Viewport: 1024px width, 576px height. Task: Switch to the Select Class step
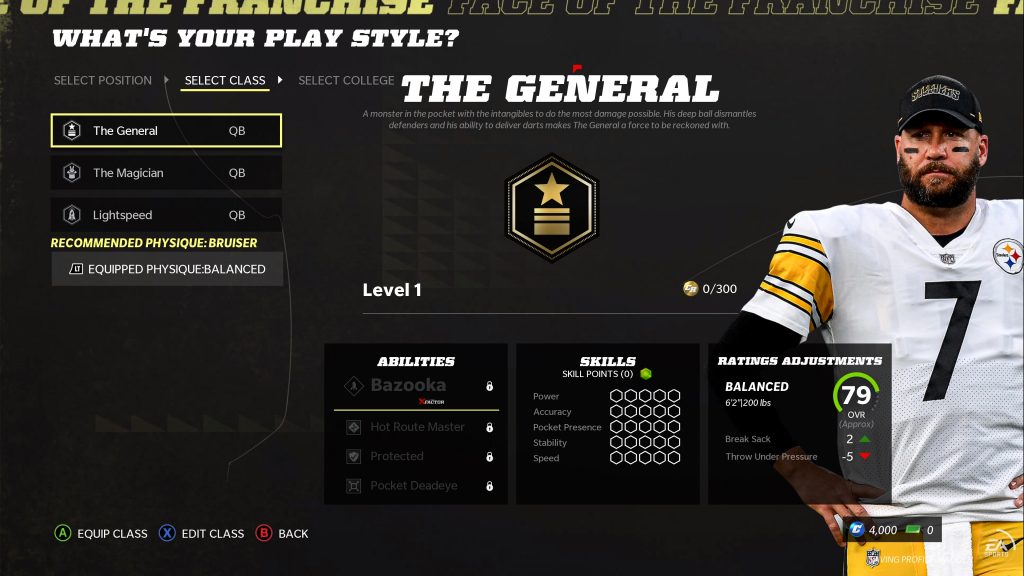click(x=225, y=80)
